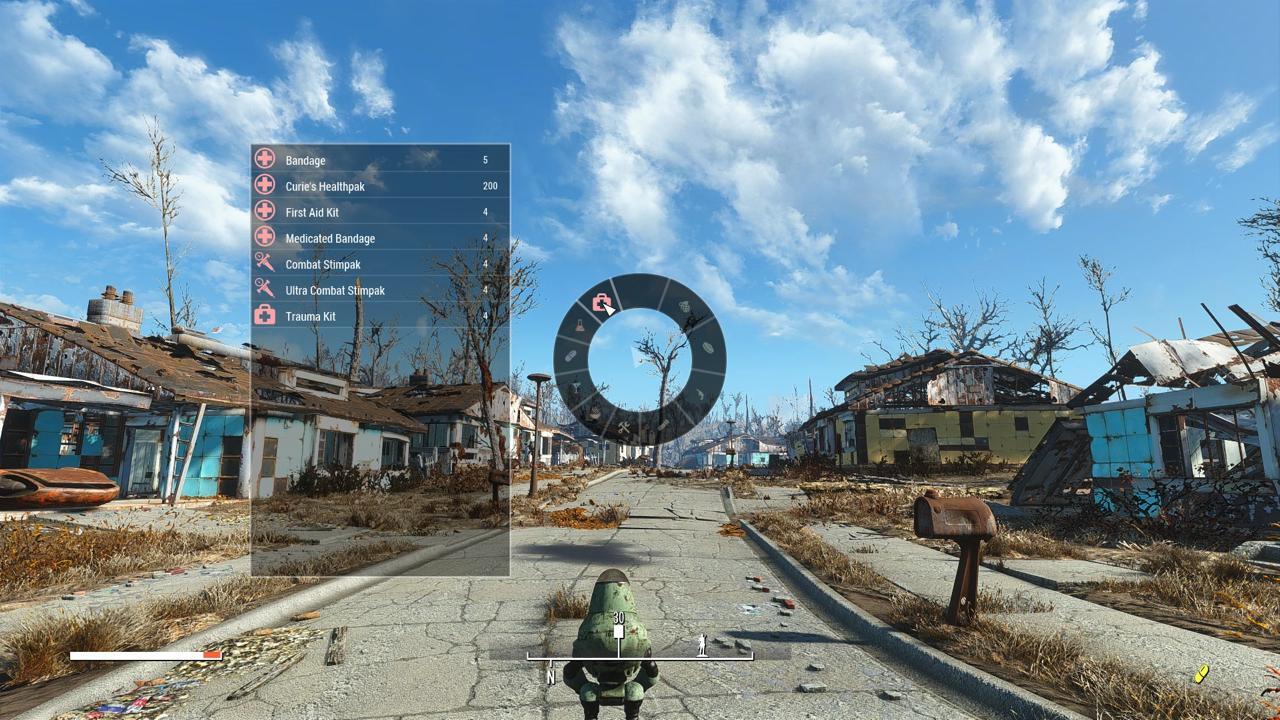
Task: Select Bandage from the aid list
Action: [380, 160]
